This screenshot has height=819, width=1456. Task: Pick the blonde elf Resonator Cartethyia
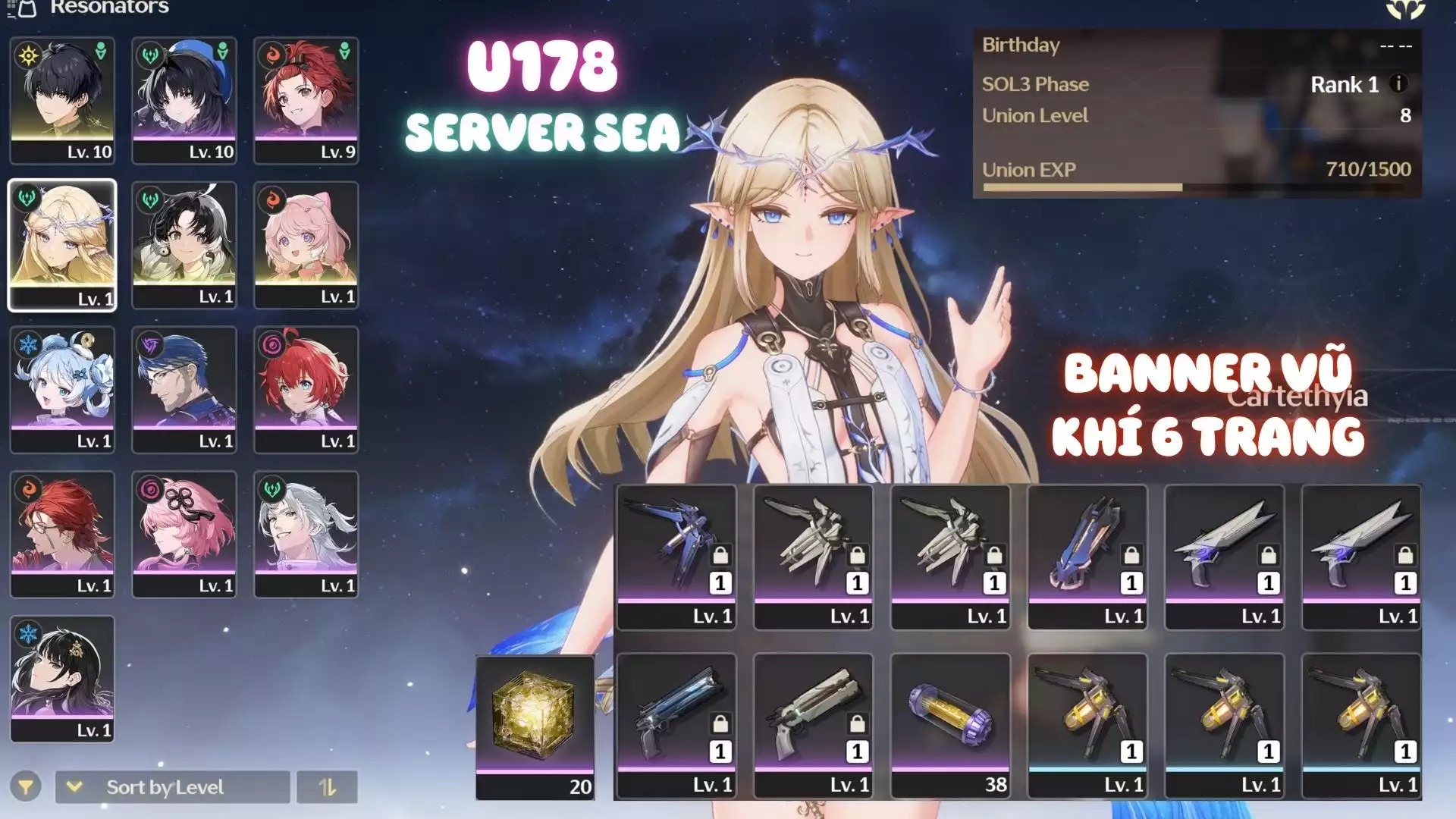[x=62, y=245]
